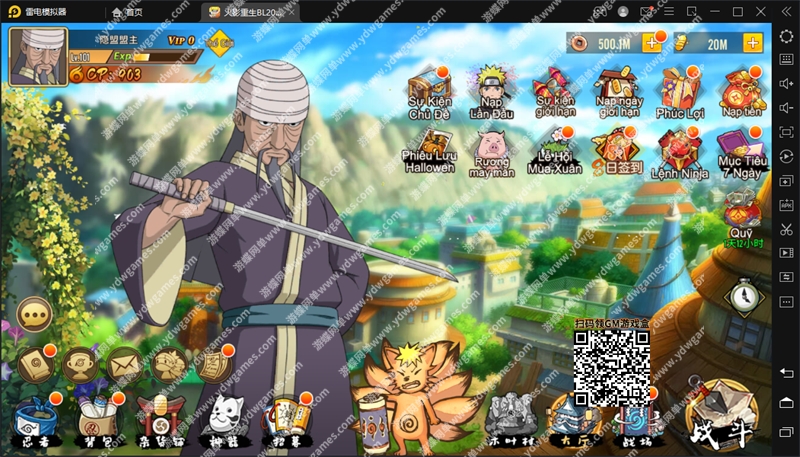800x457 pixels.
Task: Add more copper coins with the plus button
Action: (x=651, y=43)
